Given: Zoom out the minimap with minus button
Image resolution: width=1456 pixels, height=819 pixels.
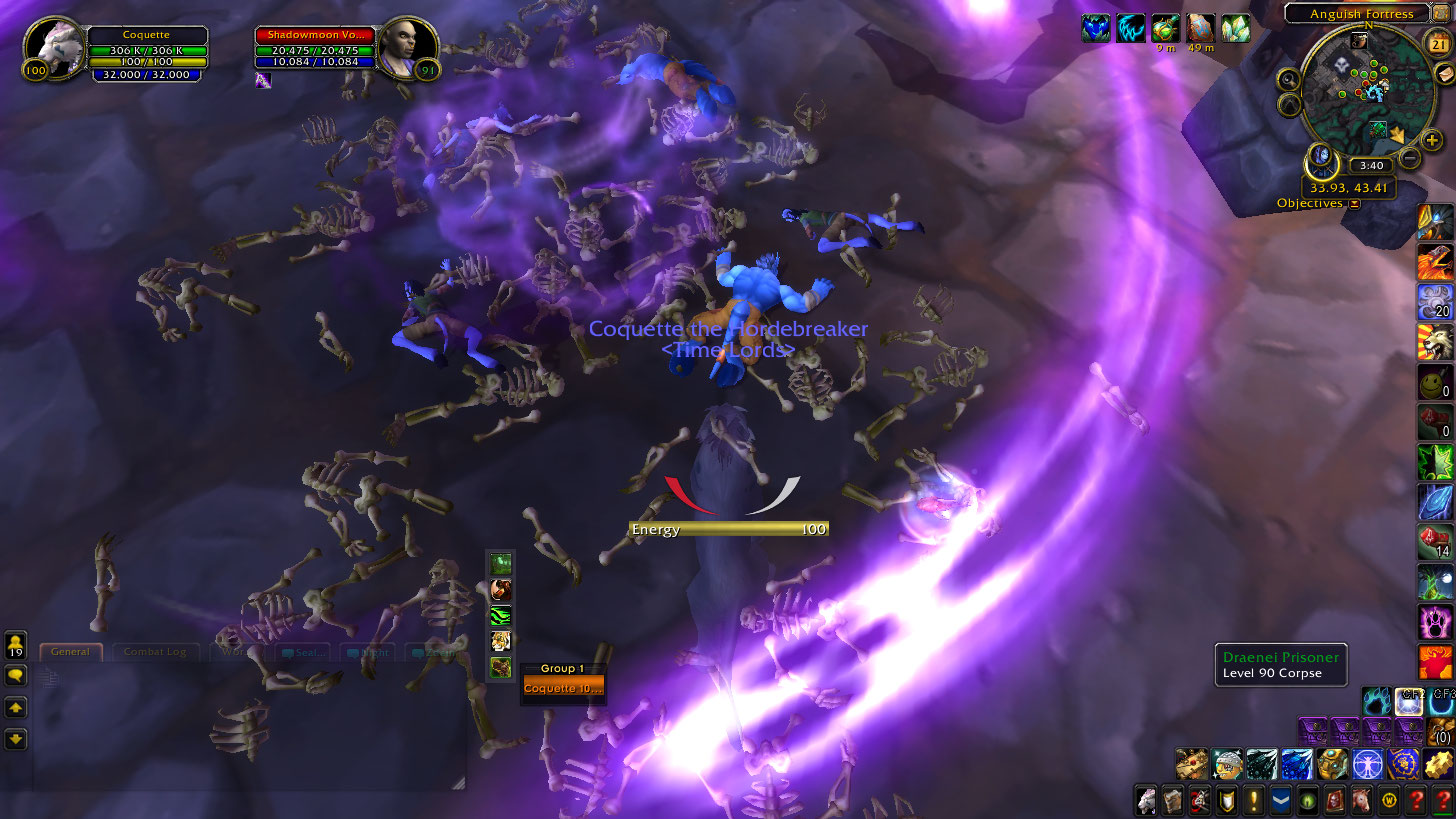Looking at the screenshot, I should click(1409, 157).
